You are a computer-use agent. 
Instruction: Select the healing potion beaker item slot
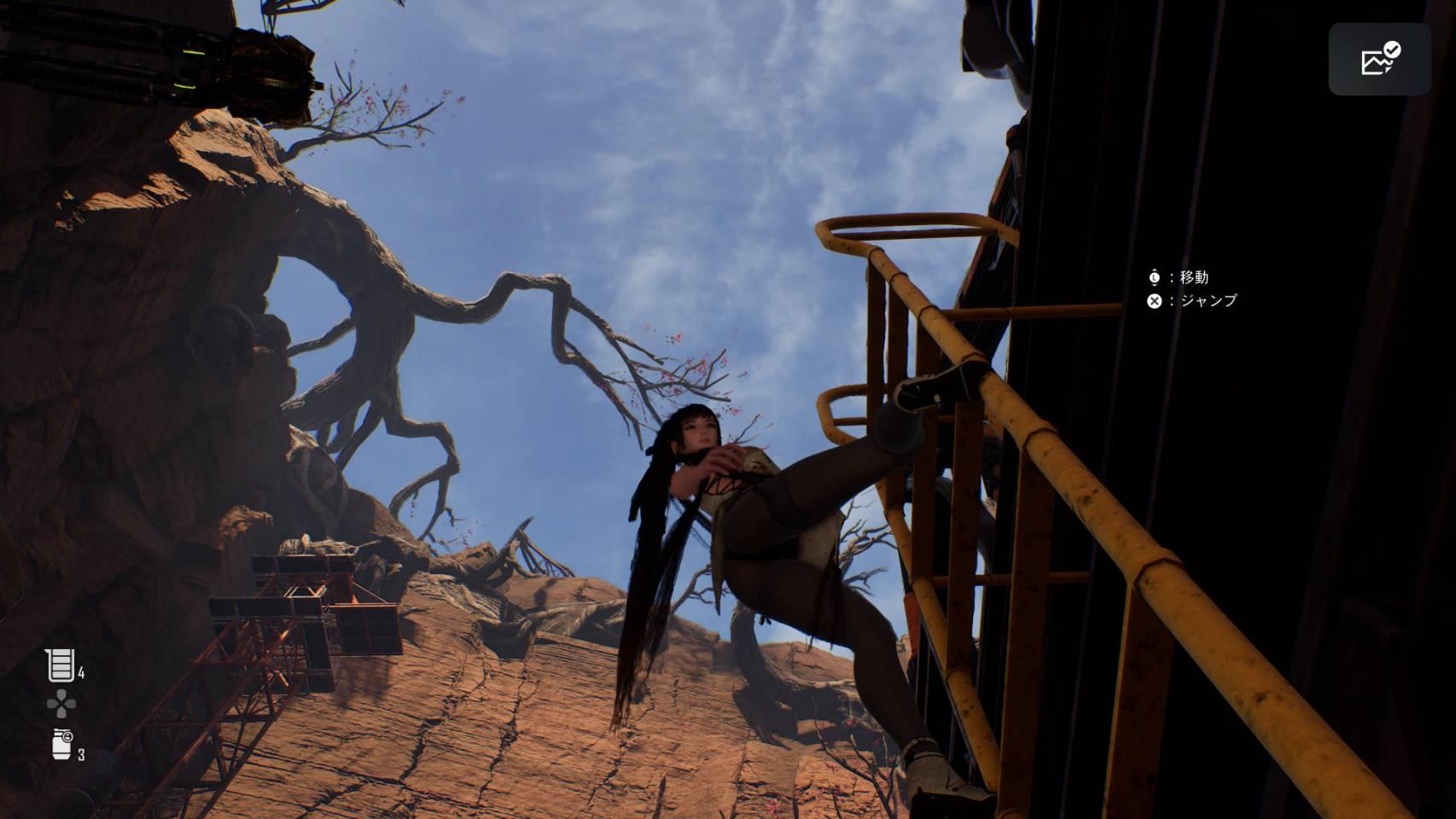click(x=60, y=665)
